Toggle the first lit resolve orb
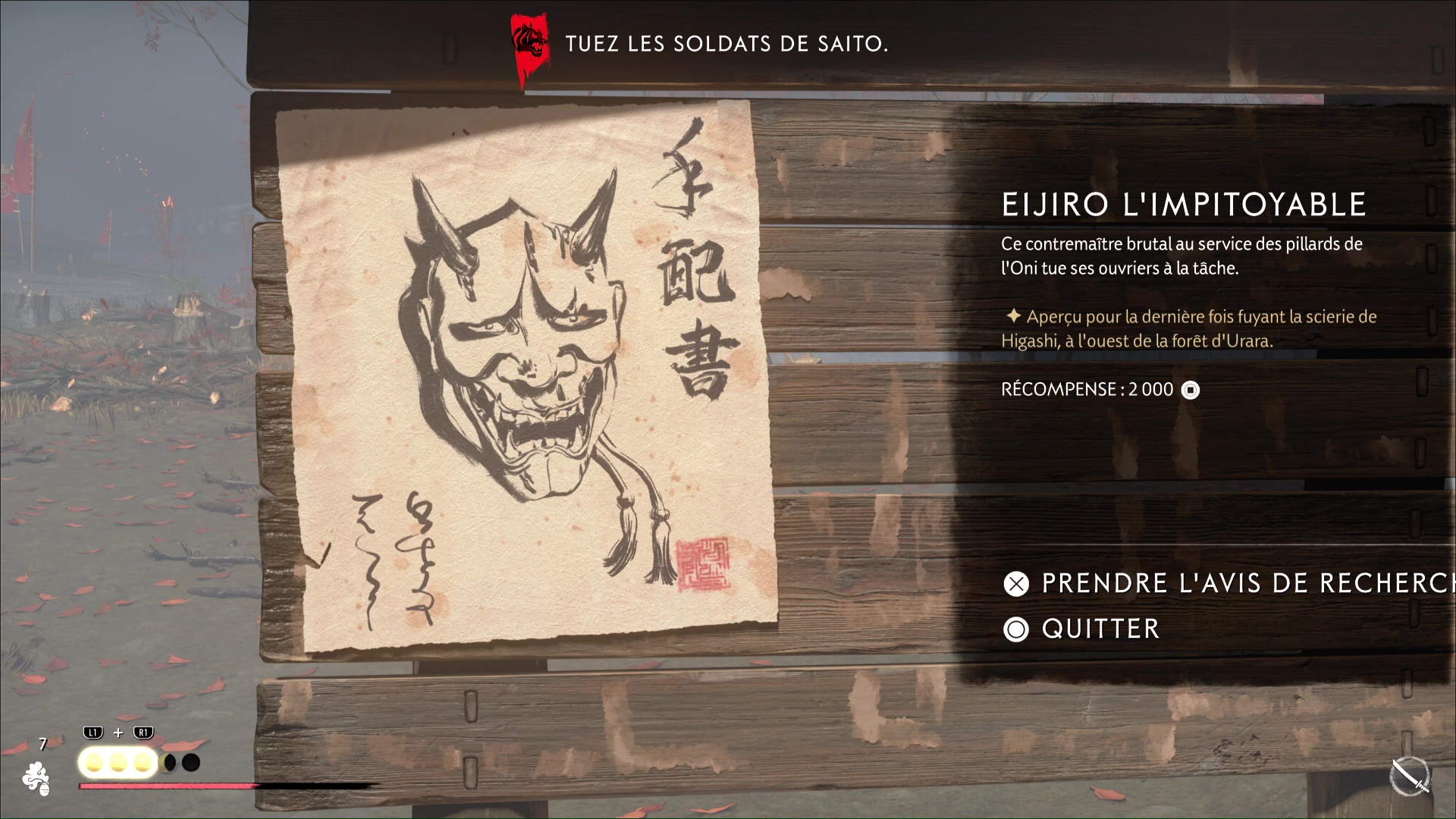This screenshot has height=819, width=1456. point(94,762)
